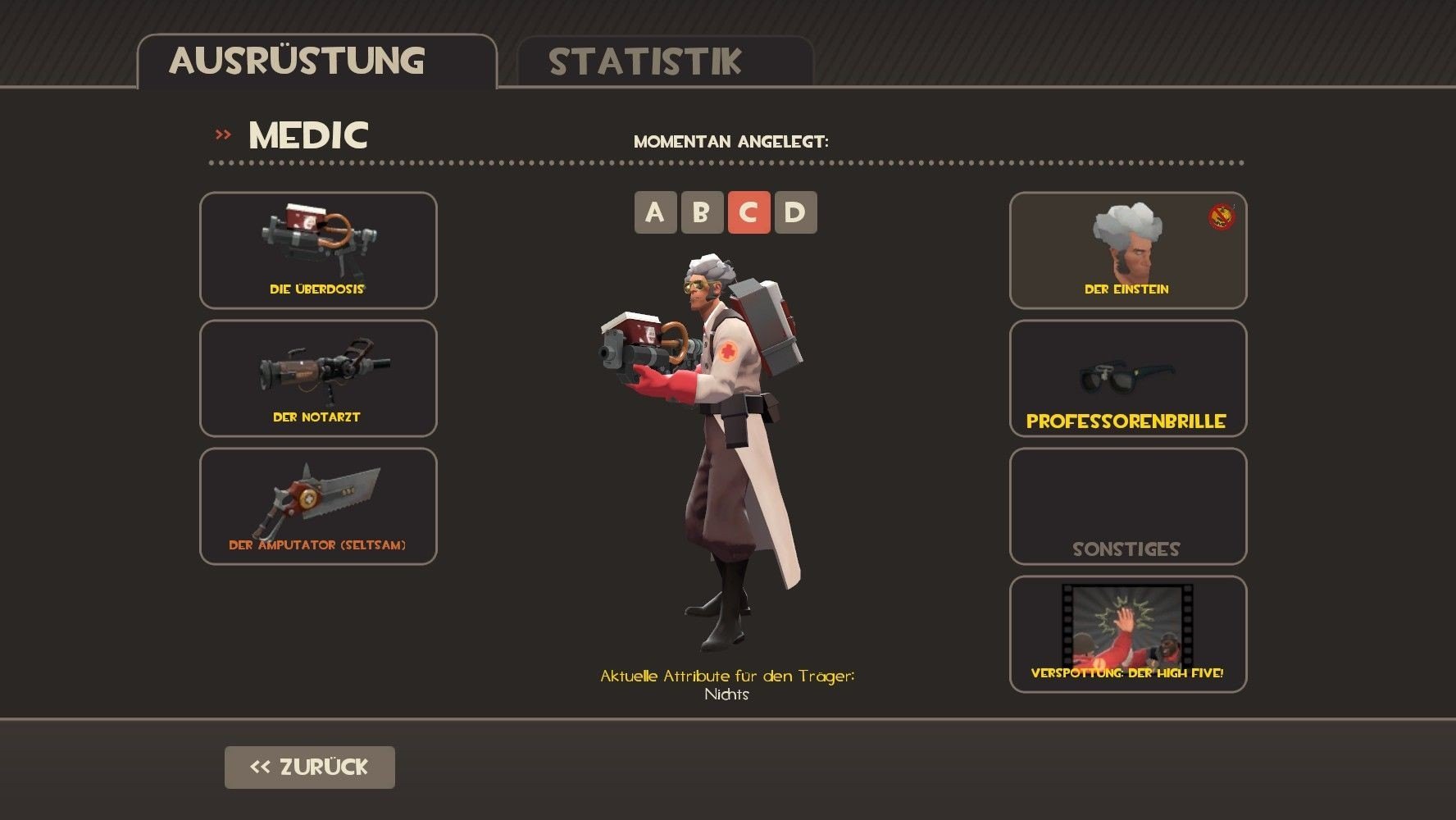Screen dimensions: 1456x820
Task: Choose loadout preset A
Action: (655, 212)
